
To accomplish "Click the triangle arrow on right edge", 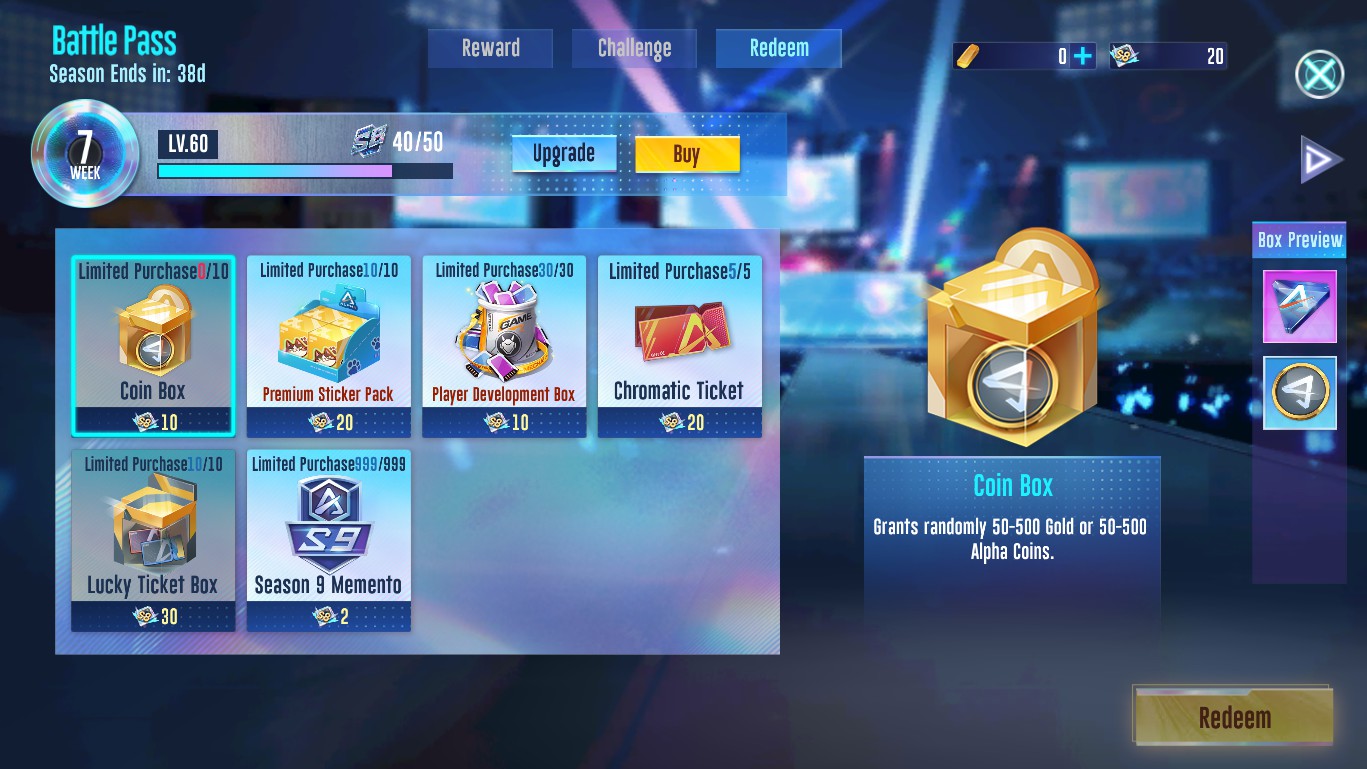I will pyautogui.click(x=1320, y=161).
